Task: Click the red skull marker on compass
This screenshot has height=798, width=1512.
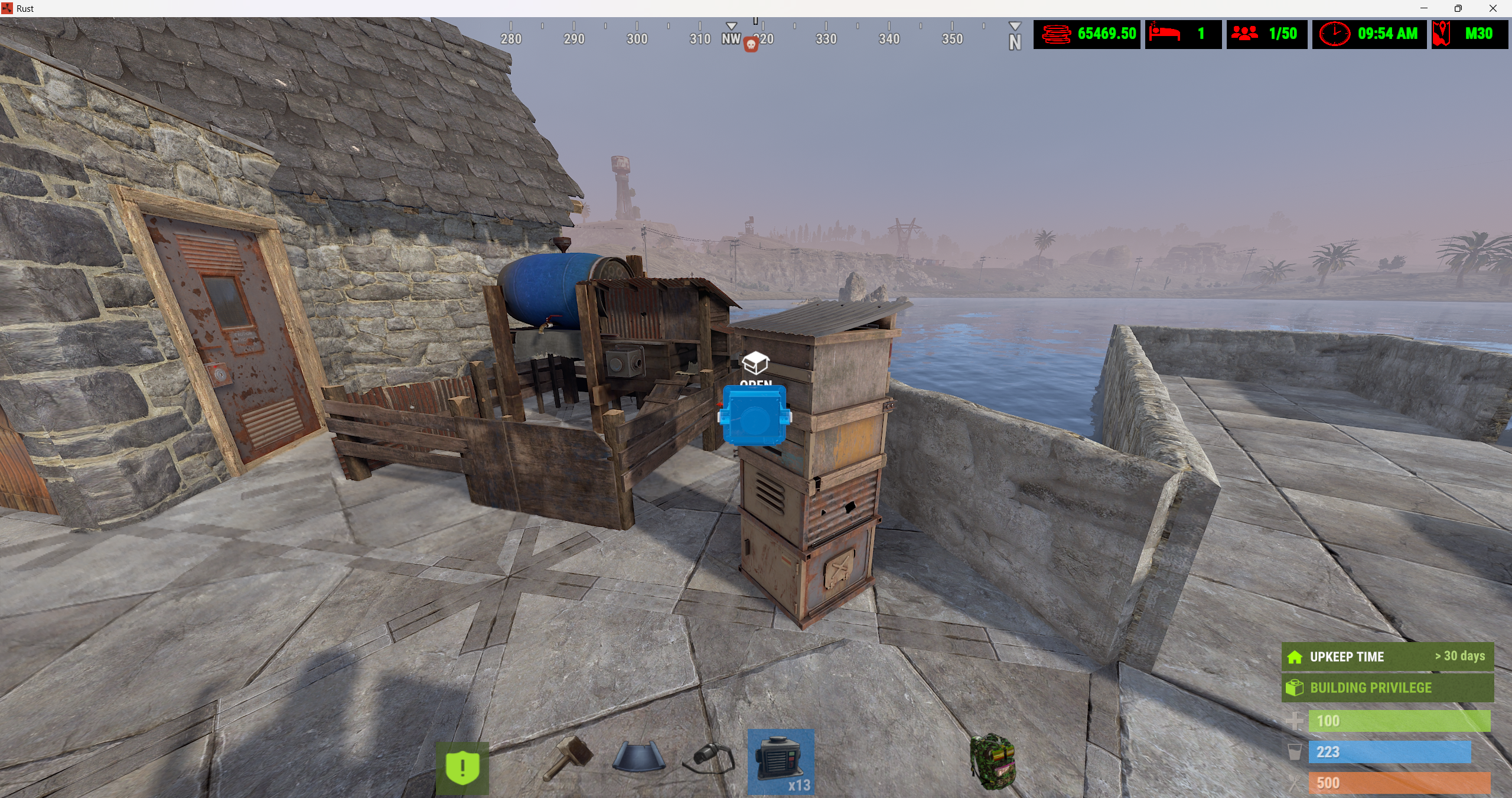Action: (751, 44)
